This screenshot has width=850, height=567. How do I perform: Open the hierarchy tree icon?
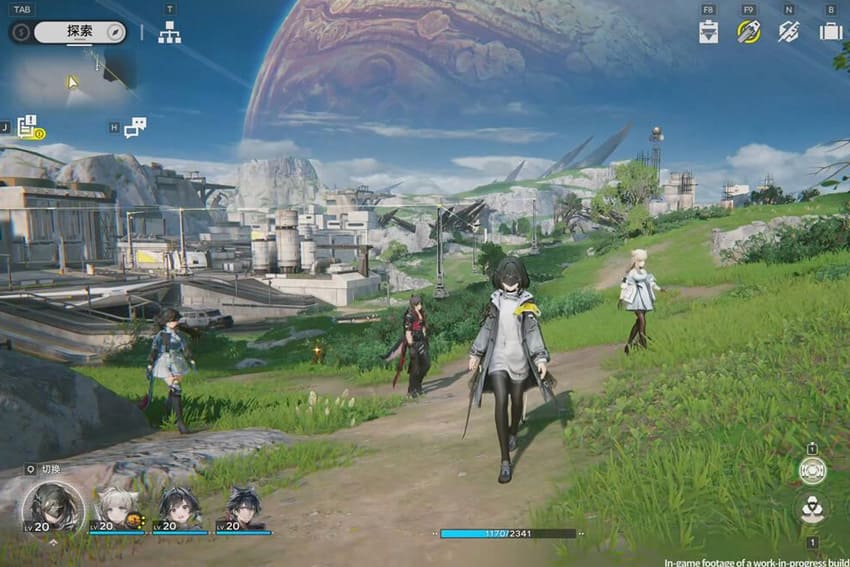tap(170, 32)
